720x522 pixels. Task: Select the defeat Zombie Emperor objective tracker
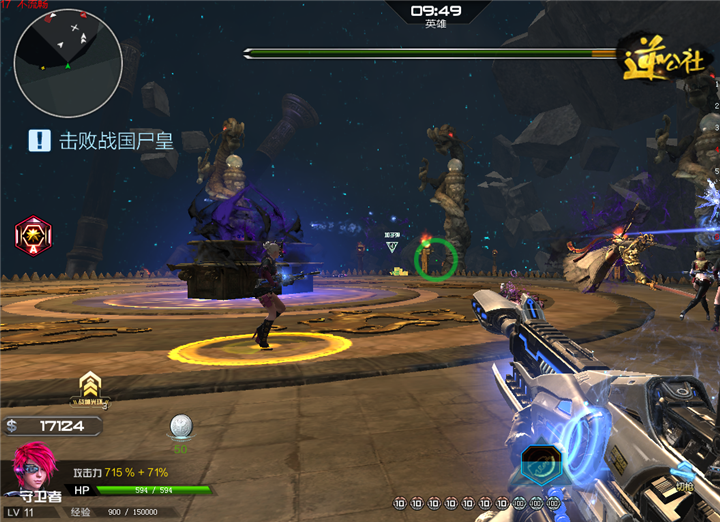(101, 140)
